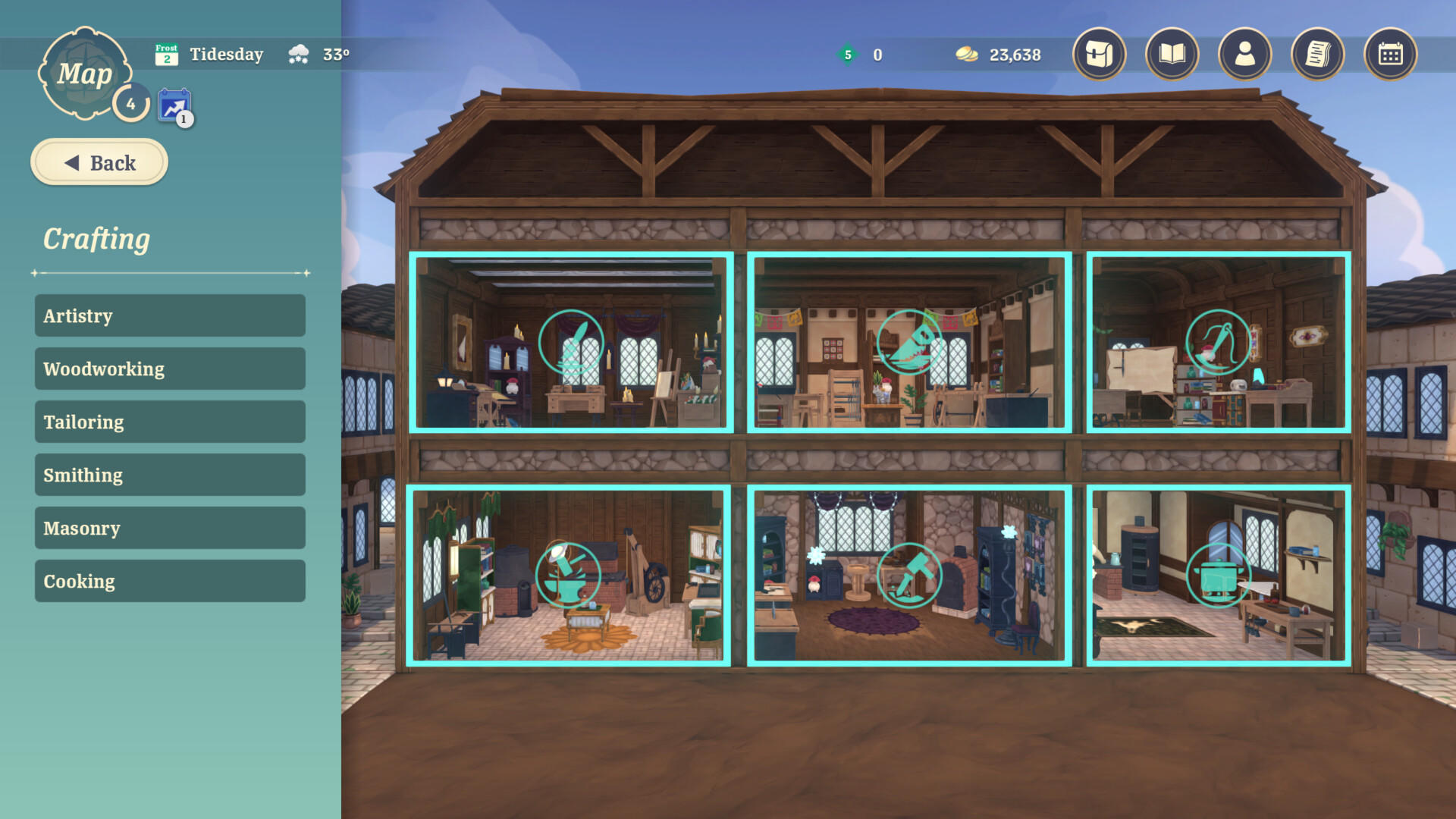
Task: Click the Frost 2 date icon
Action: pos(166,54)
